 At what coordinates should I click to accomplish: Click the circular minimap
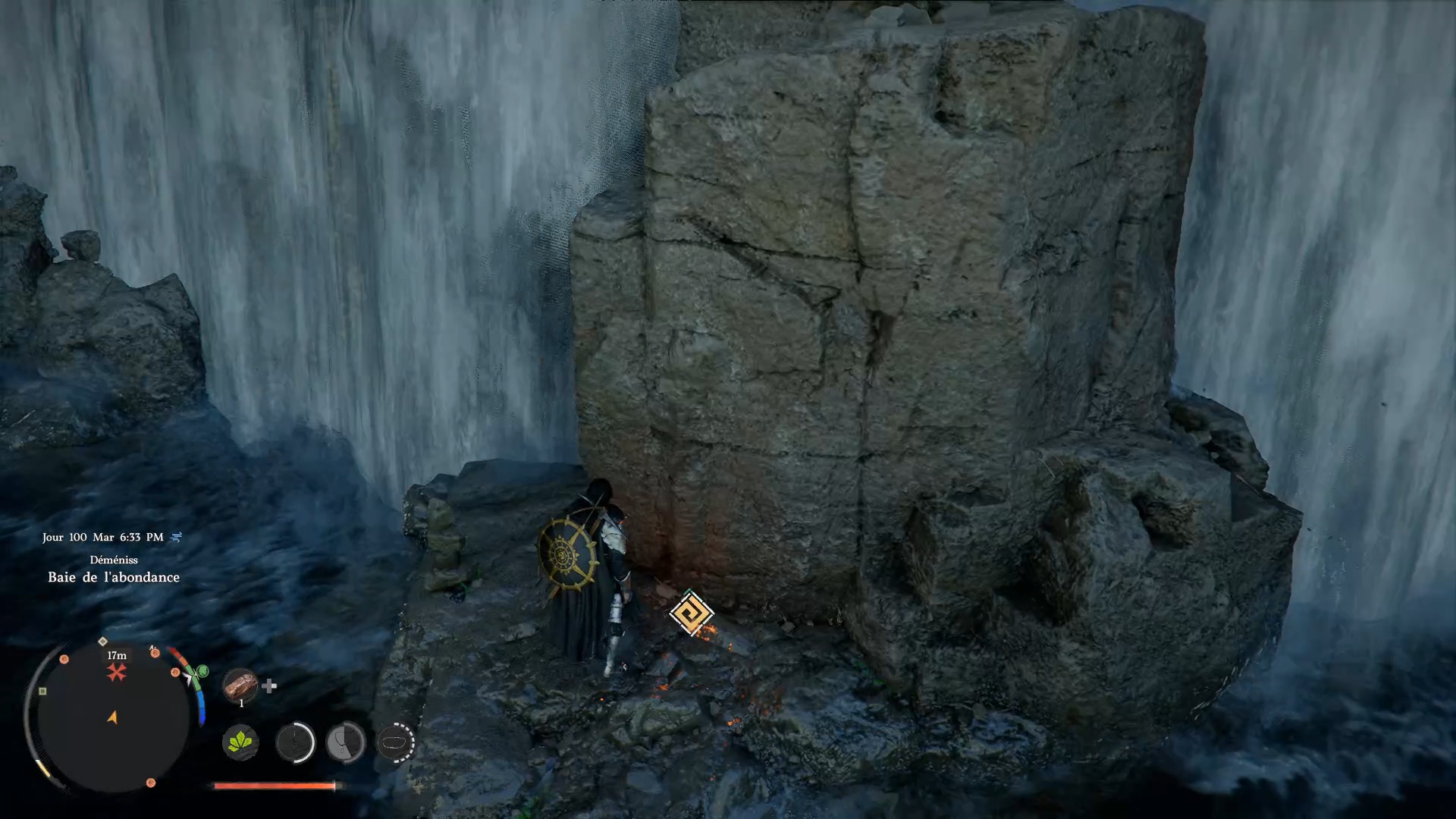click(x=112, y=717)
